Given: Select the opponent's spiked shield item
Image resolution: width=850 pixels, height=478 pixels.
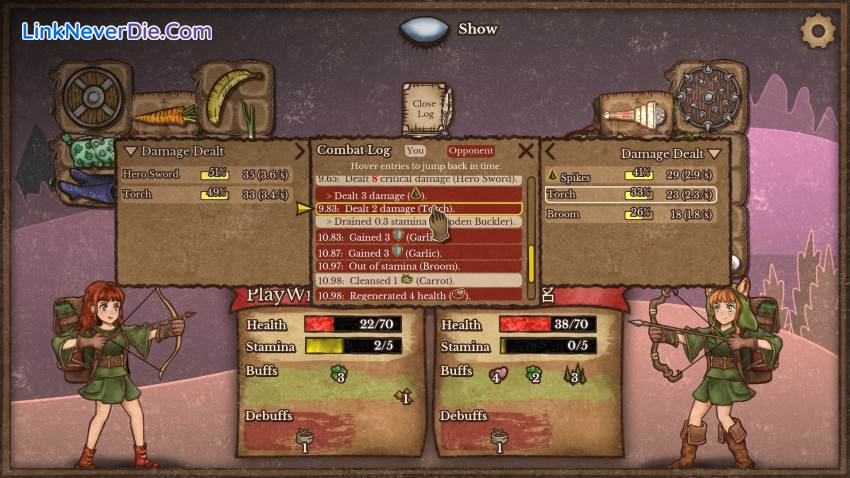Looking at the screenshot, I should [708, 97].
